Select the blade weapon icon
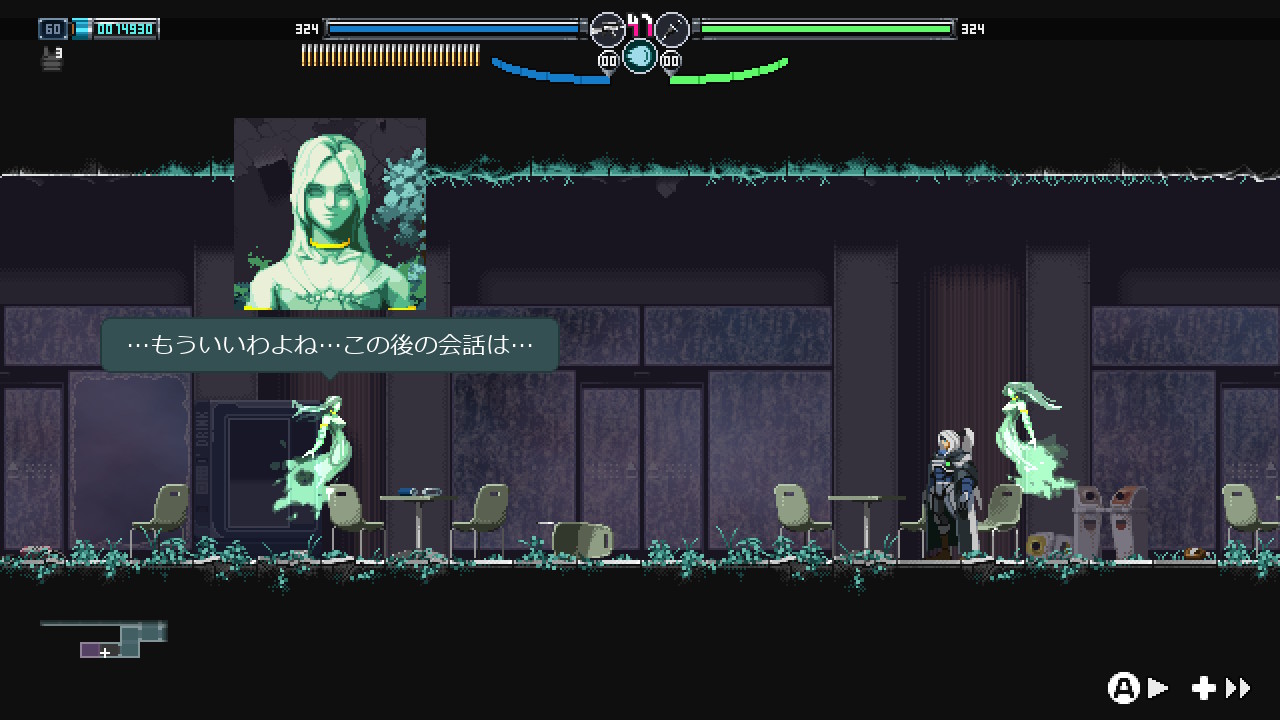 coord(672,29)
